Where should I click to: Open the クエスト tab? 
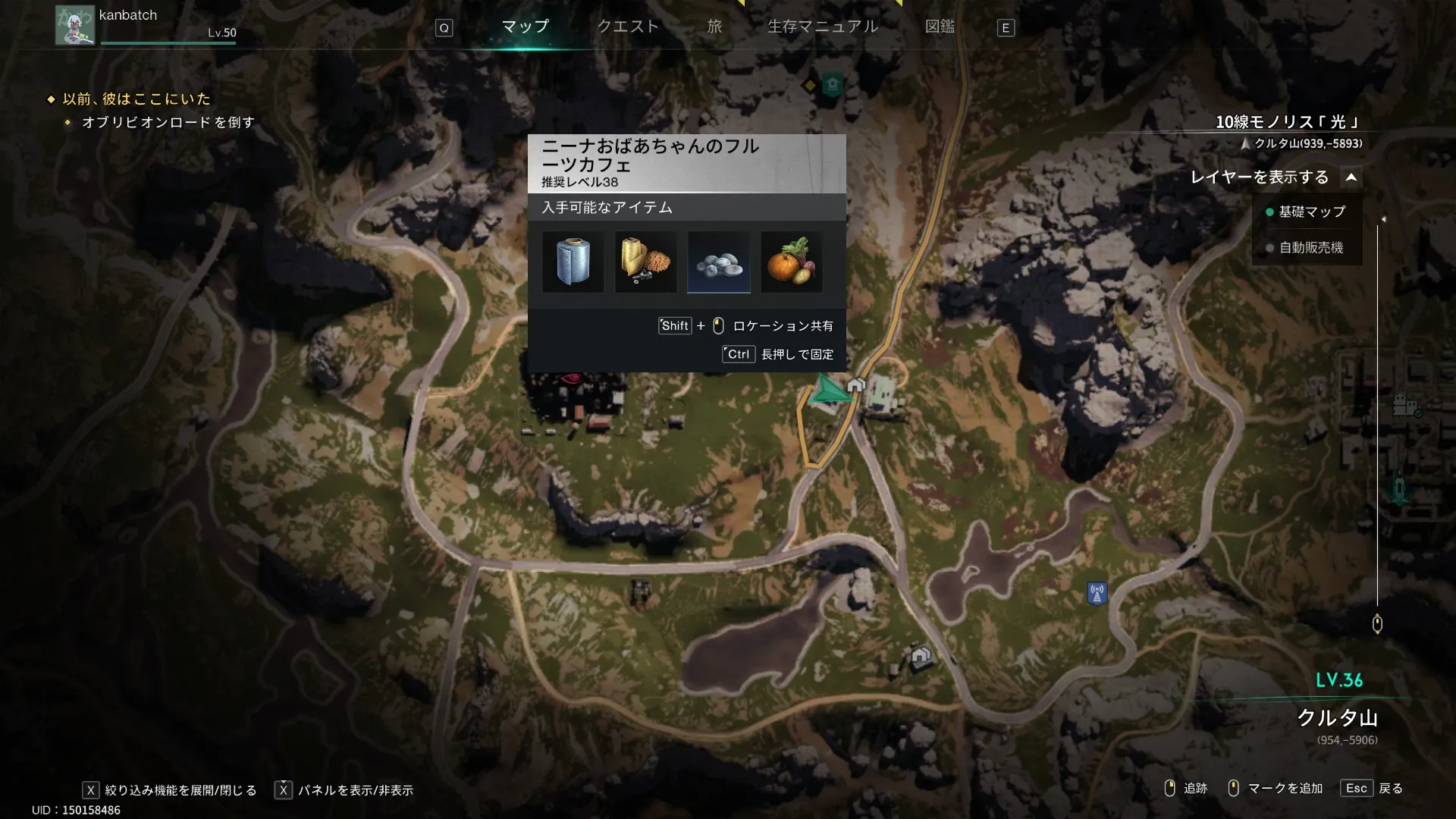[x=628, y=27]
